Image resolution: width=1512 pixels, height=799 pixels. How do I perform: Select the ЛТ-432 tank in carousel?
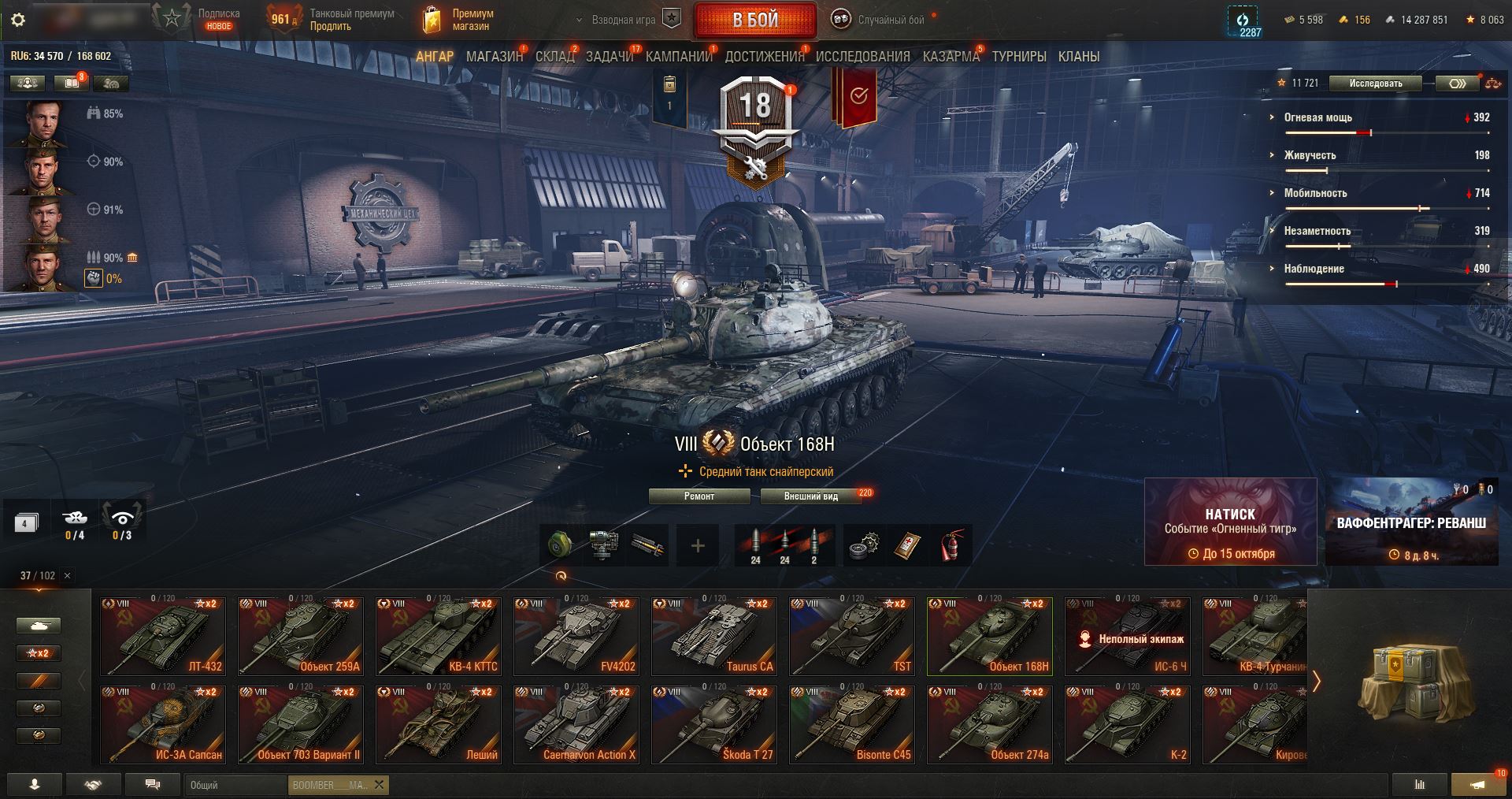tap(163, 636)
